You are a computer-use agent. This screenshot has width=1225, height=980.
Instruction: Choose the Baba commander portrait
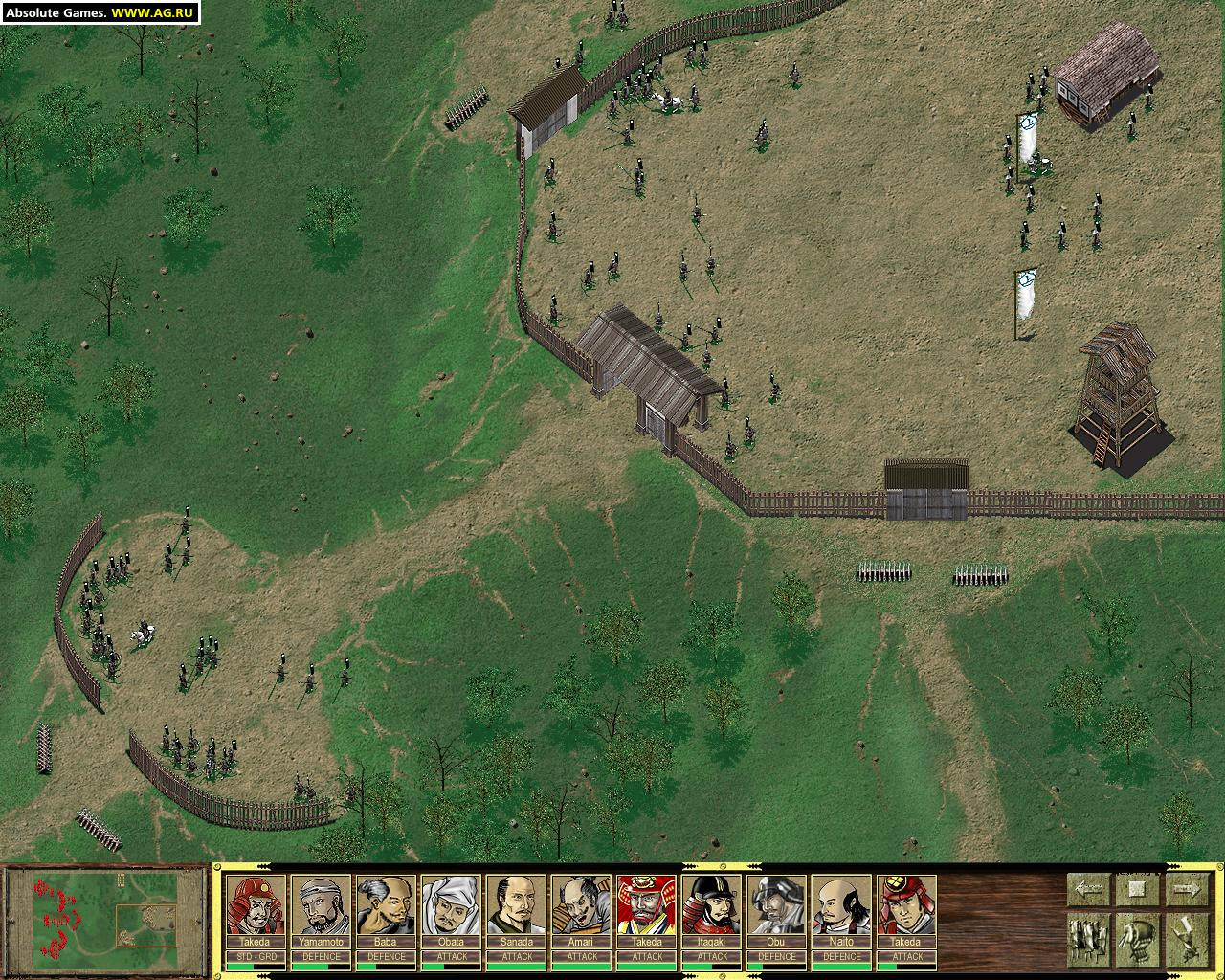[387, 905]
